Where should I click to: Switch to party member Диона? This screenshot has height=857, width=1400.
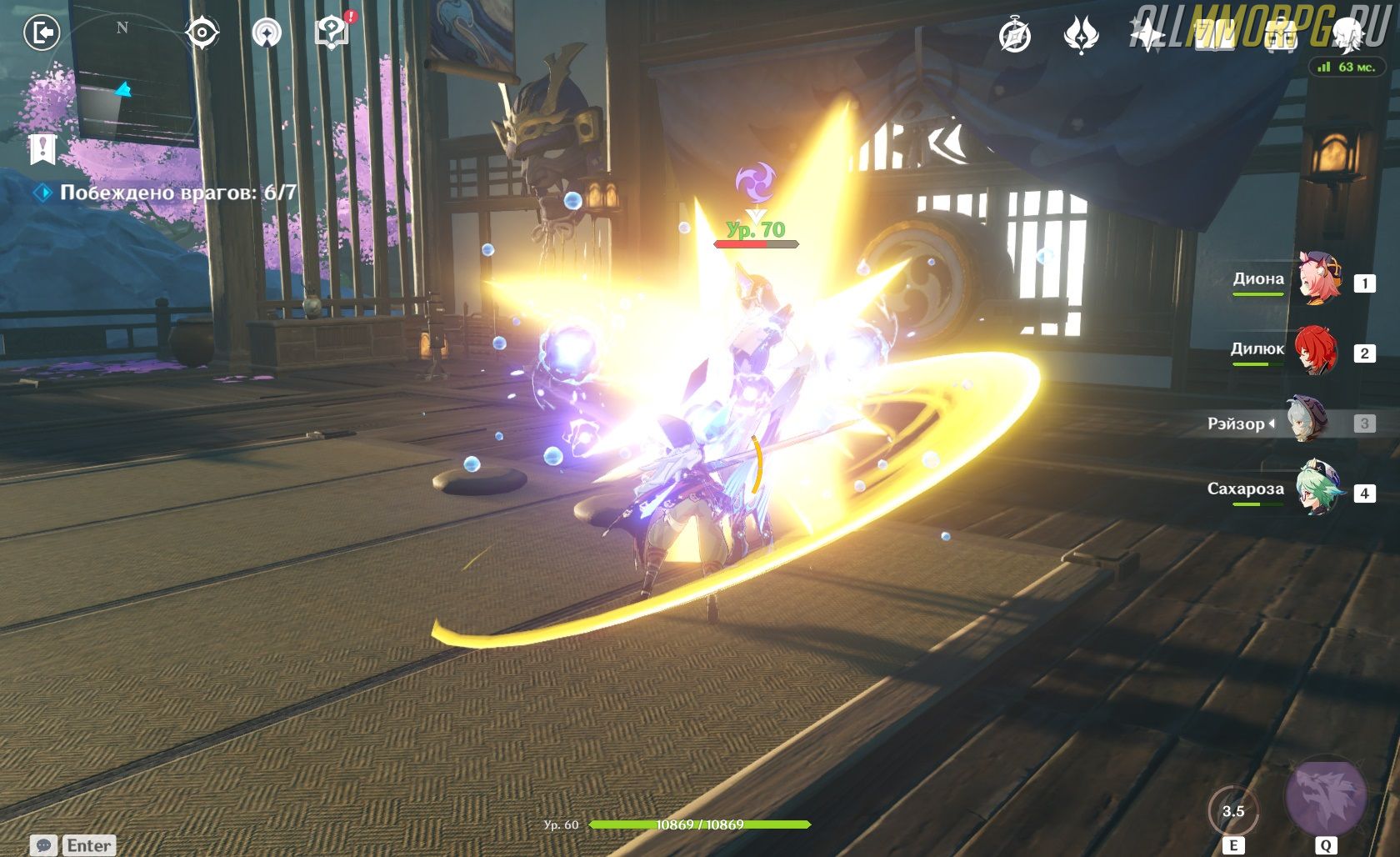coord(1319,279)
